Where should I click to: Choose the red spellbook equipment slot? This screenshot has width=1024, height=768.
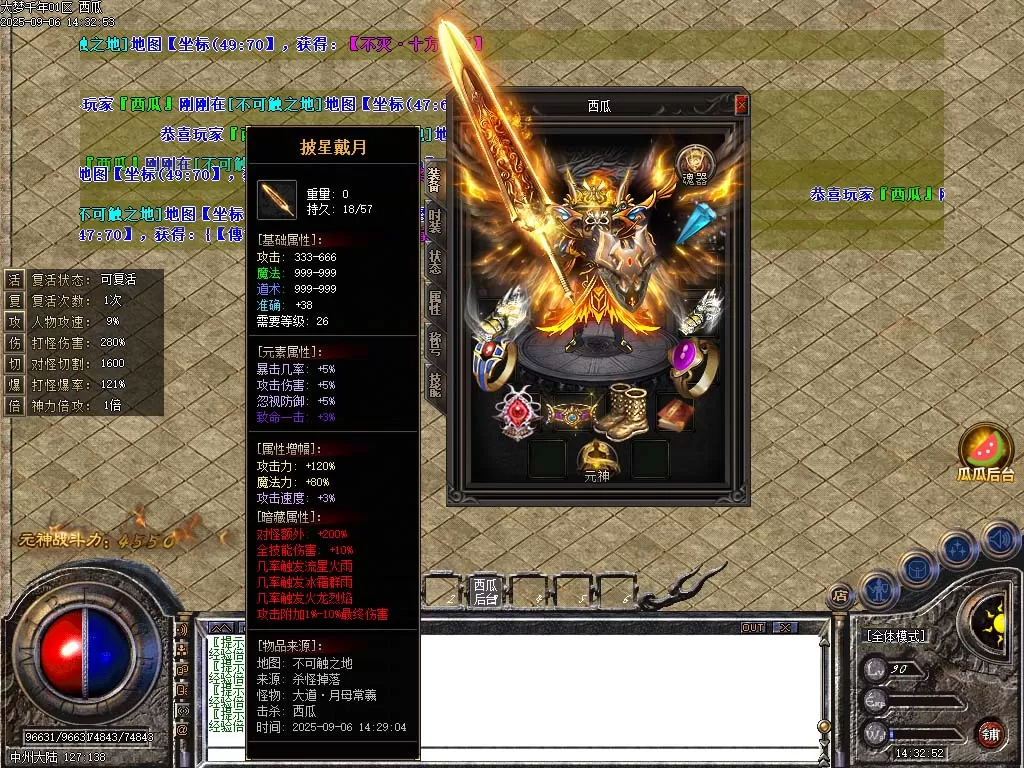(676, 412)
